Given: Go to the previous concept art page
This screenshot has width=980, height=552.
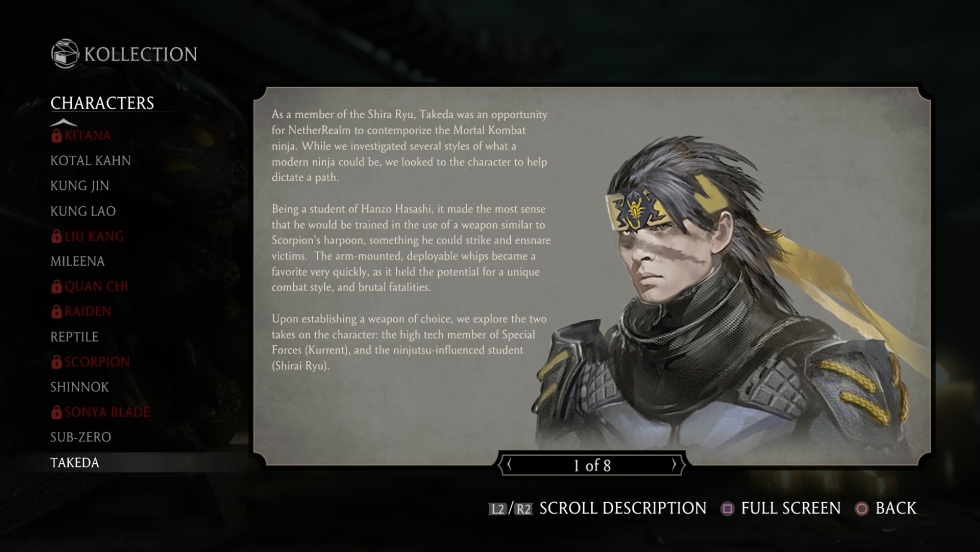Looking at the screenshot, I should (508, 465).
